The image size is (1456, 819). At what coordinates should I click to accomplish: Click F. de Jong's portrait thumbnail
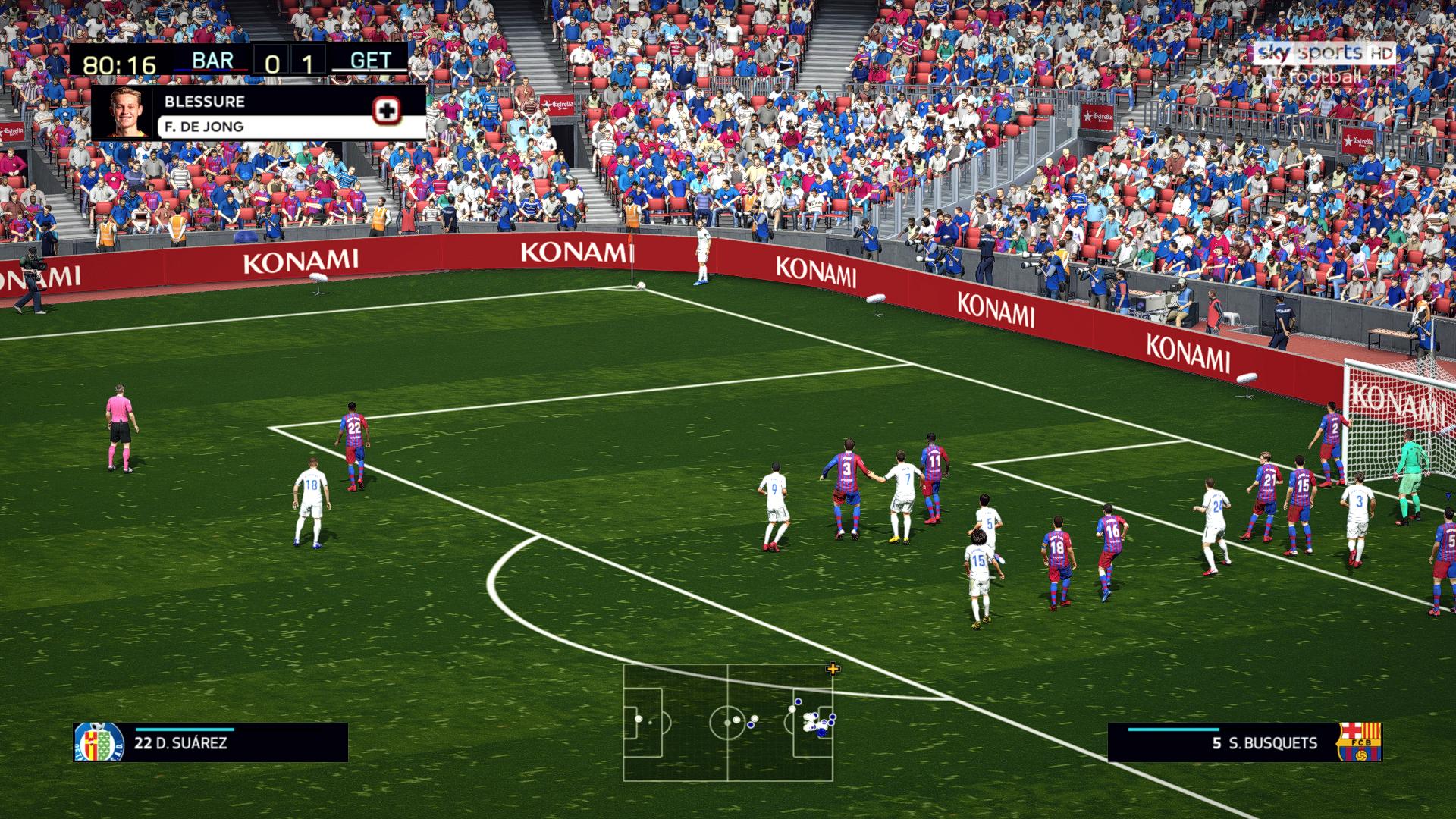tap(124, 112)
